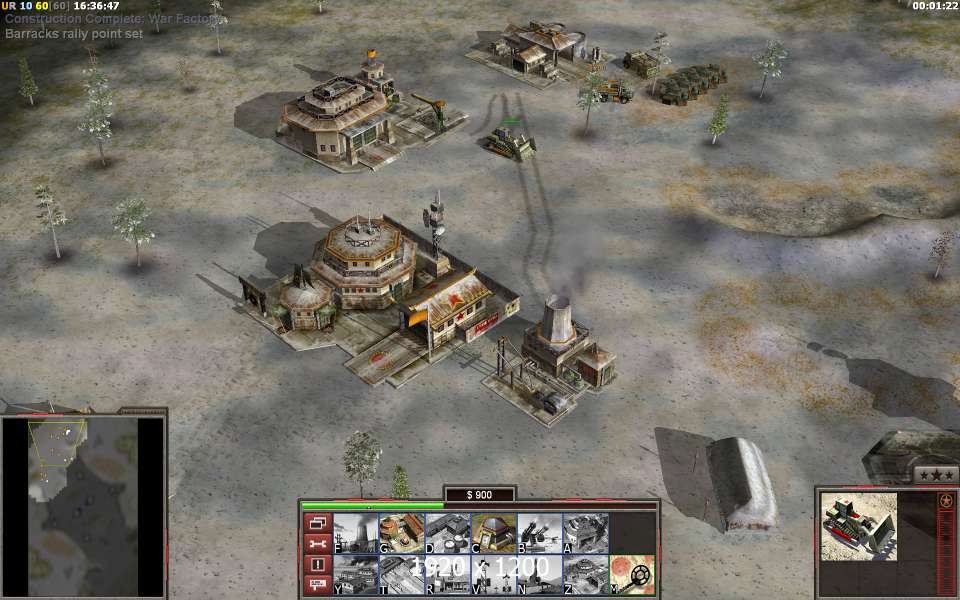Select the Gattling Cannon build icon labeled B
Viewport: 960px width, 600px height.
click(539, 533)
